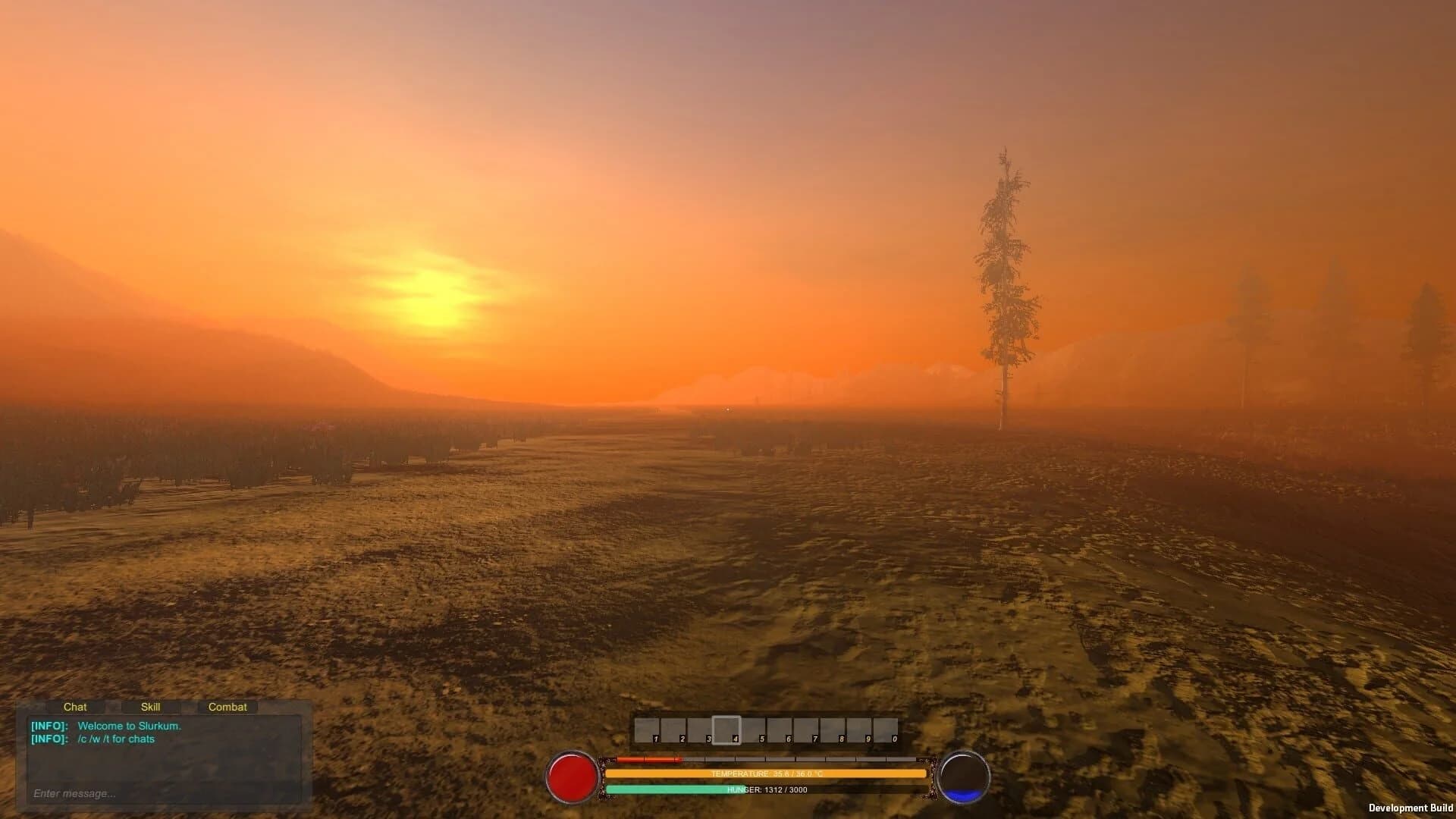Click the Temperature bar
1456x819 pixels.
(x=766, y=773)
